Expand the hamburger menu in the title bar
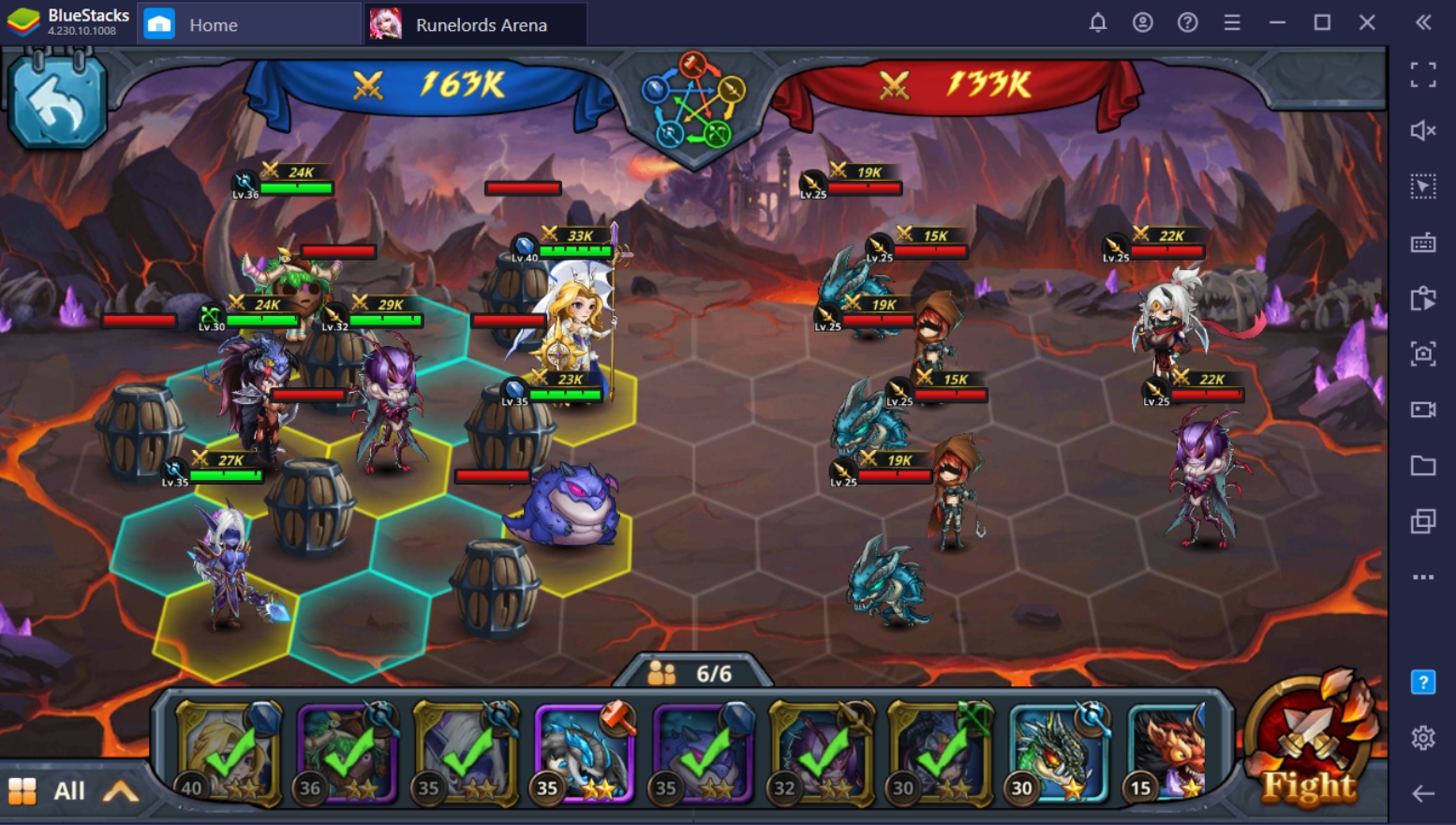 [x=1230, y=22]
